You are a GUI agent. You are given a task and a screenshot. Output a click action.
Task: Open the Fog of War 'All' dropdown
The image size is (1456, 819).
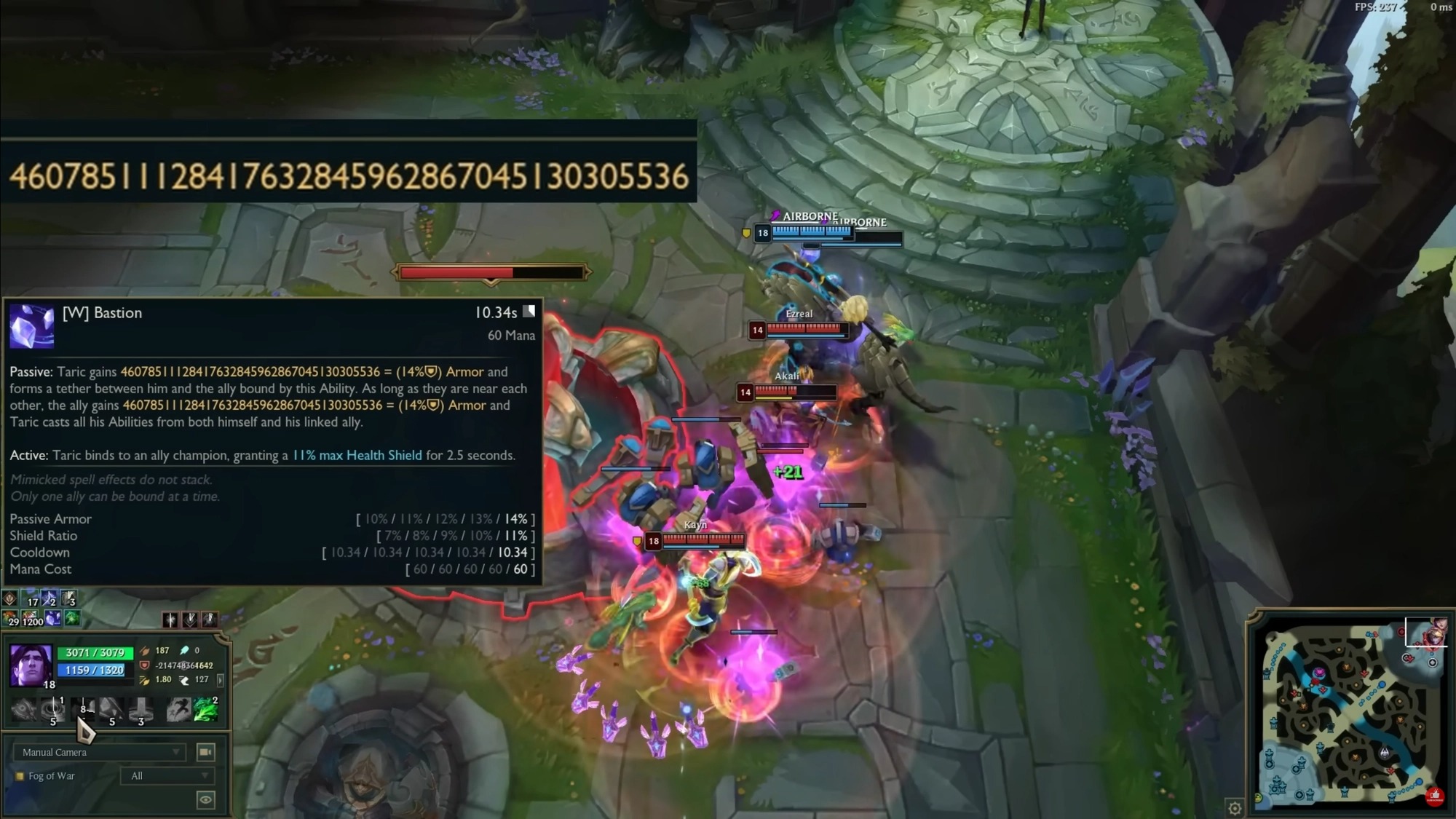click(x=167, y=776)
